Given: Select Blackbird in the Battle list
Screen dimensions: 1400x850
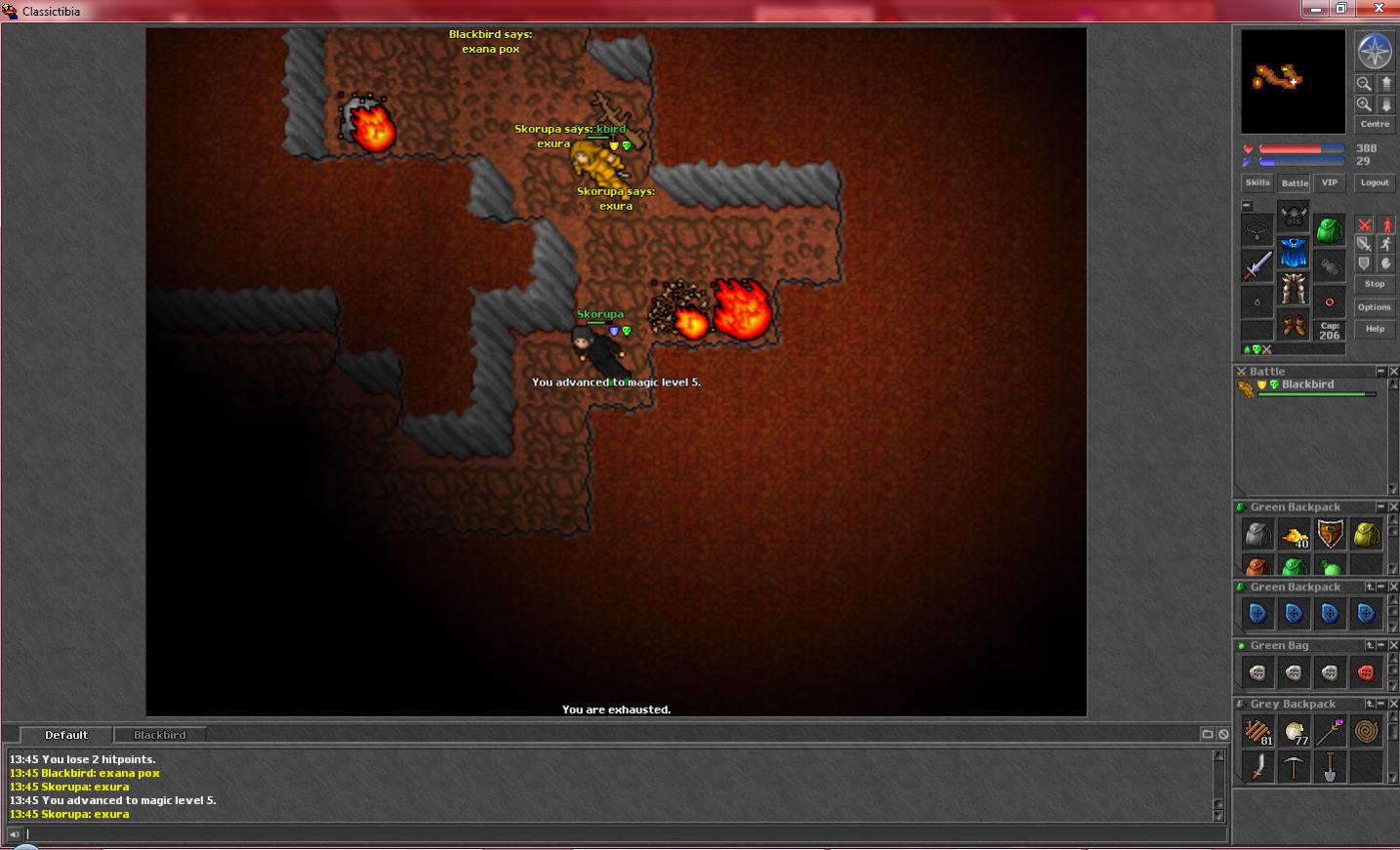Looking at the screenshot, I should coord(1307,385).
